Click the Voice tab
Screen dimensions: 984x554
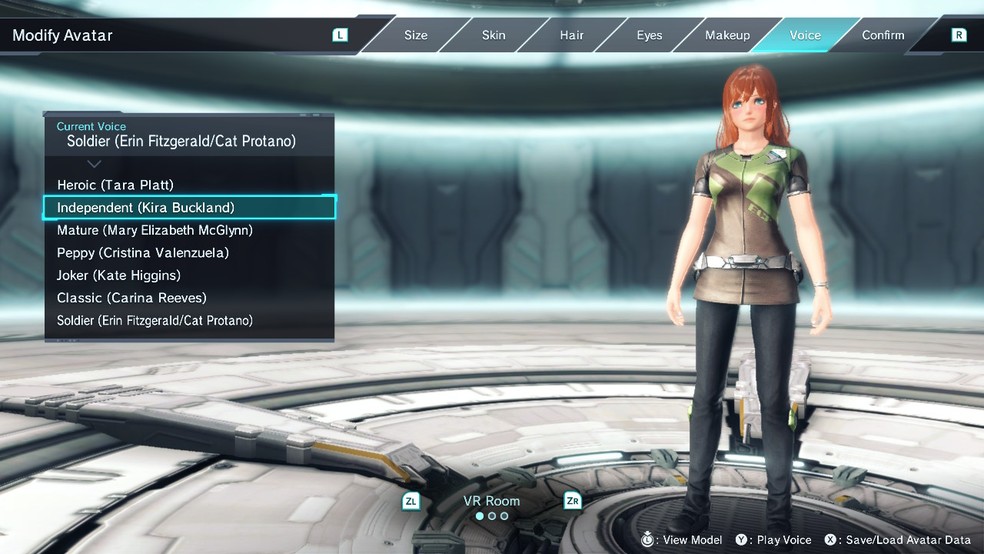pyautogui.click(x=805, y=35)
